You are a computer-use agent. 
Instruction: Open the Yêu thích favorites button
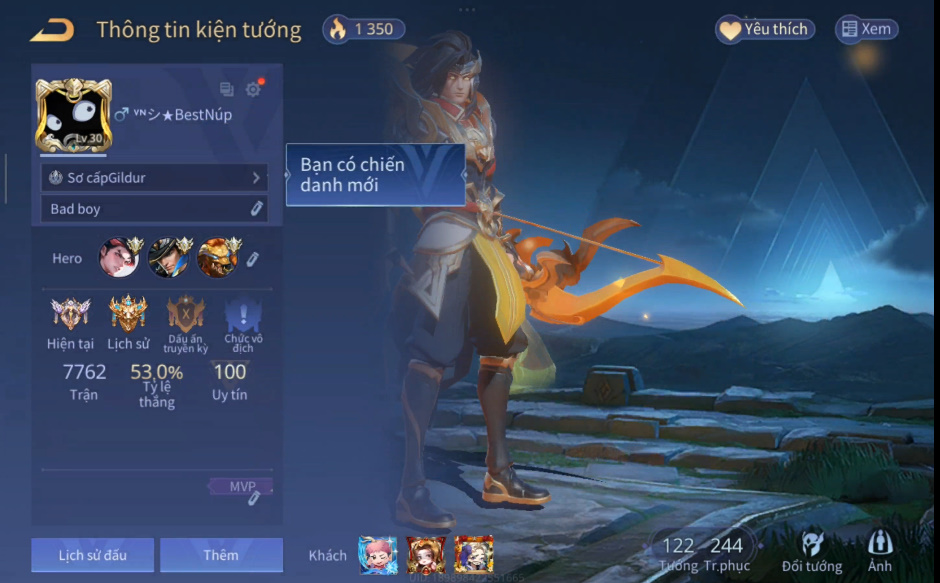point(765,30)
